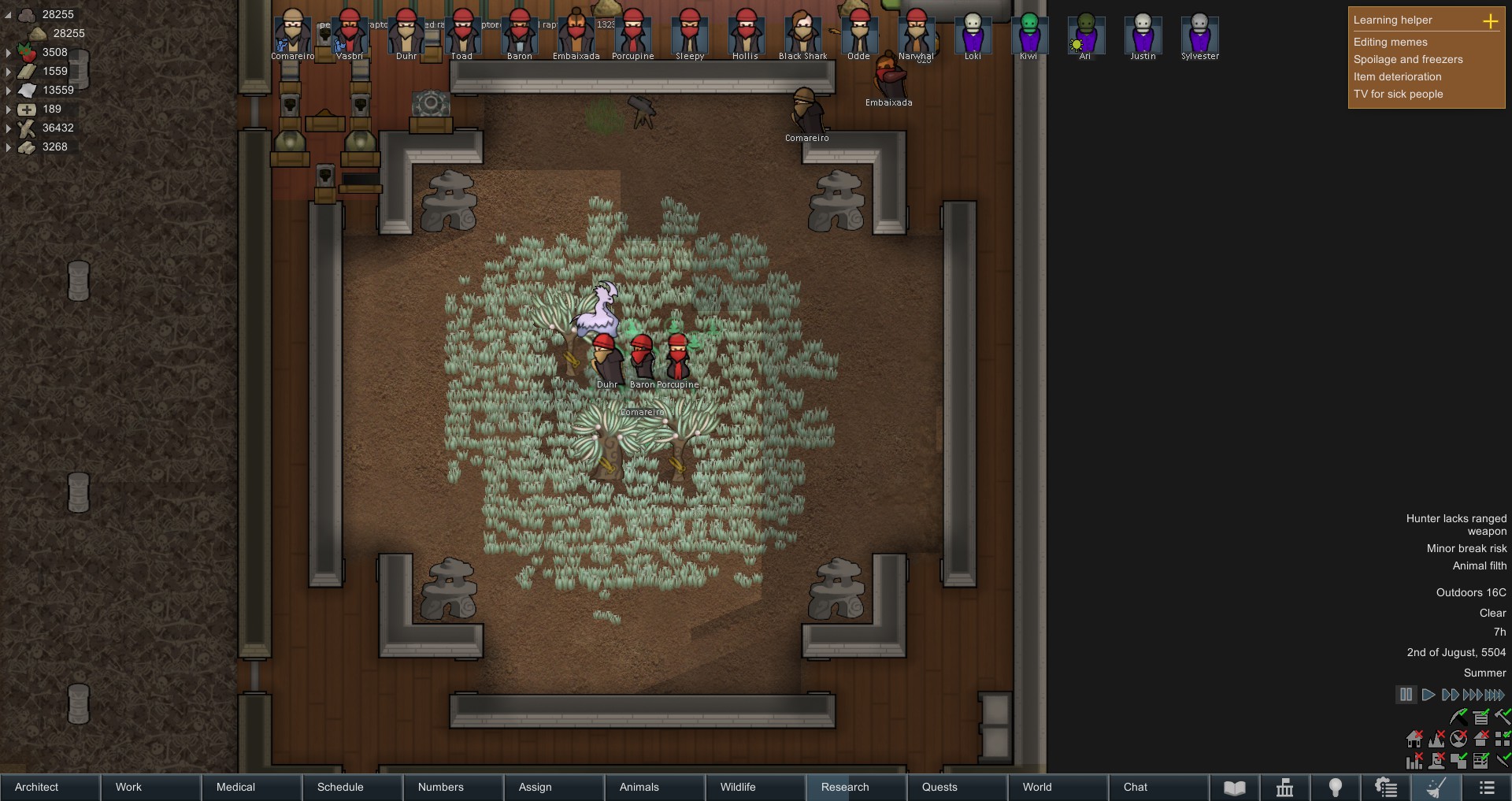Viewport: 1512px width, 801px height.
Task: Click the Hunter lacks ranged weapon alert
Action: coord(1455,524)
